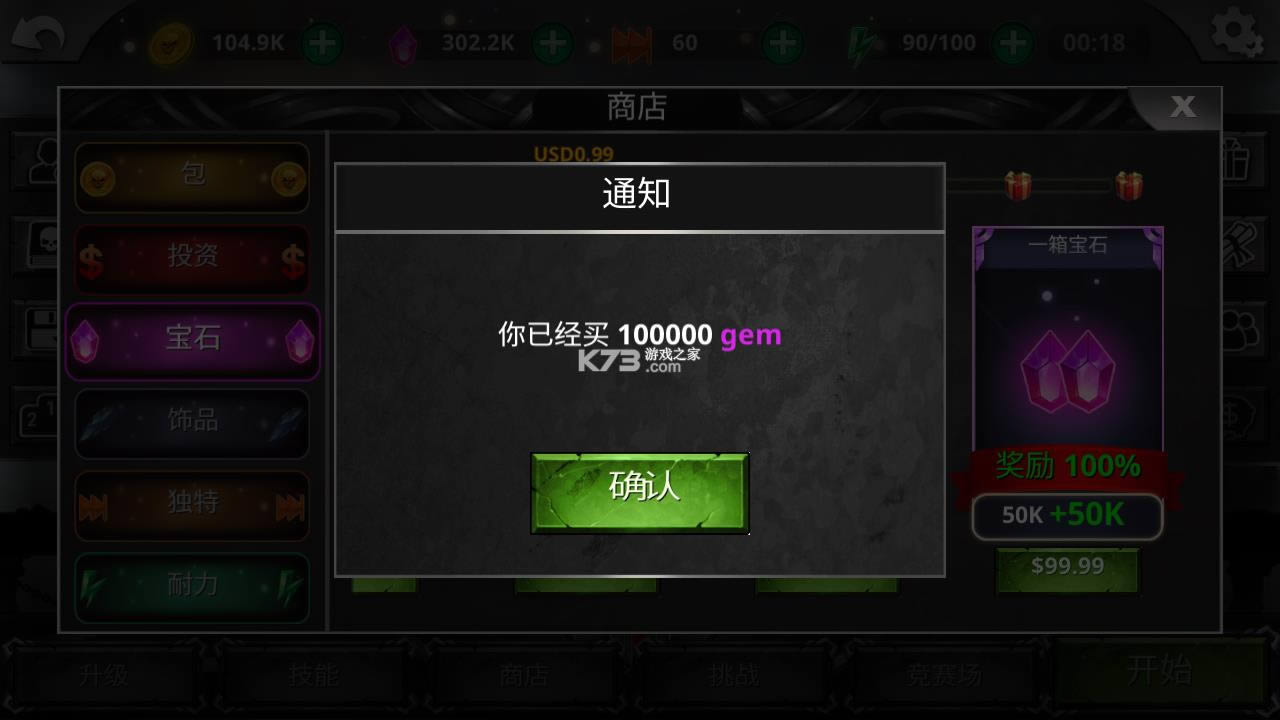Select the 宝石 gem category
1280x720 pixels.
[192, 340]
